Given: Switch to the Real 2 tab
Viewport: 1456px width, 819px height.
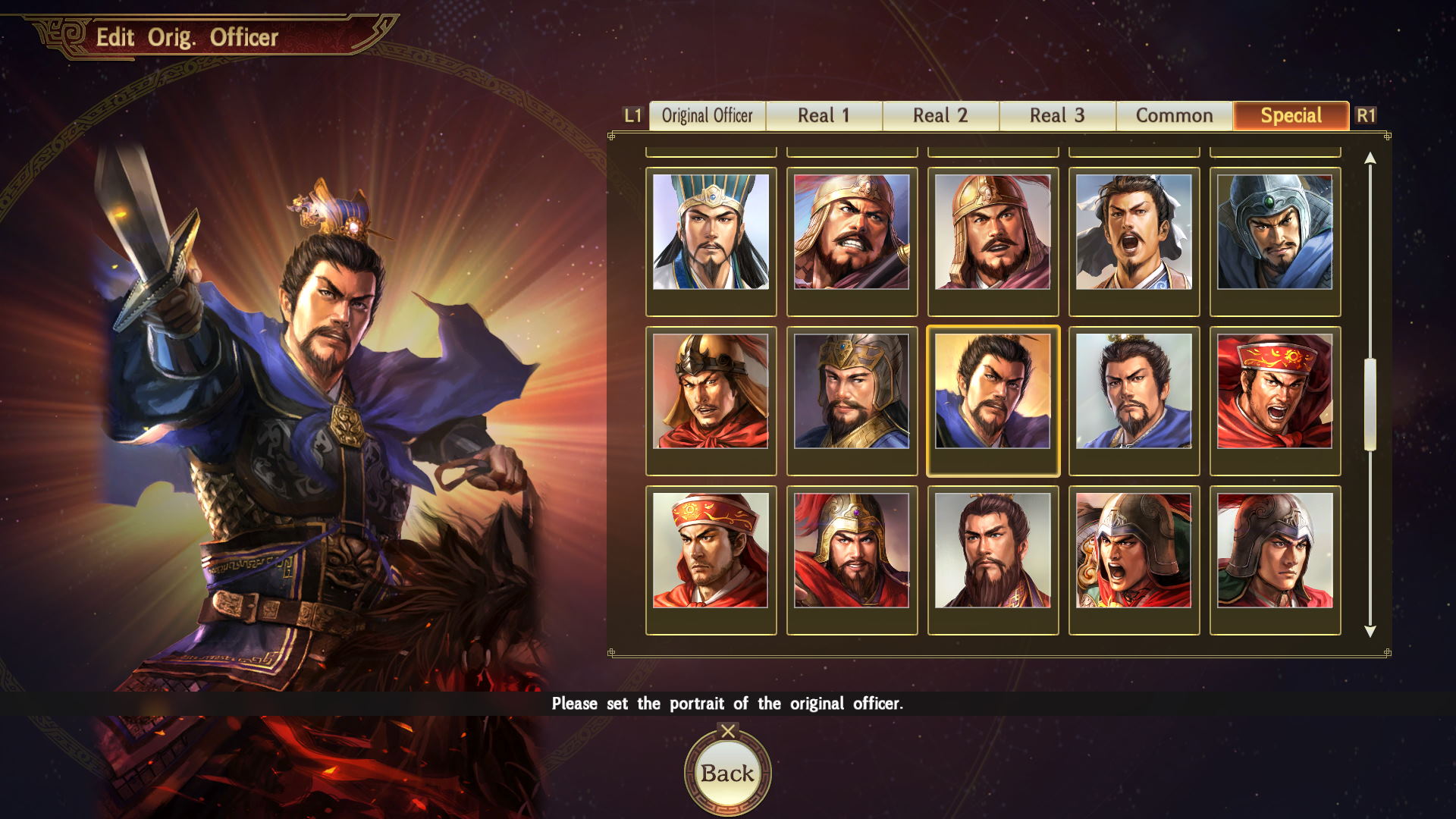Looking at the screenshot, I should coord(940,115).
